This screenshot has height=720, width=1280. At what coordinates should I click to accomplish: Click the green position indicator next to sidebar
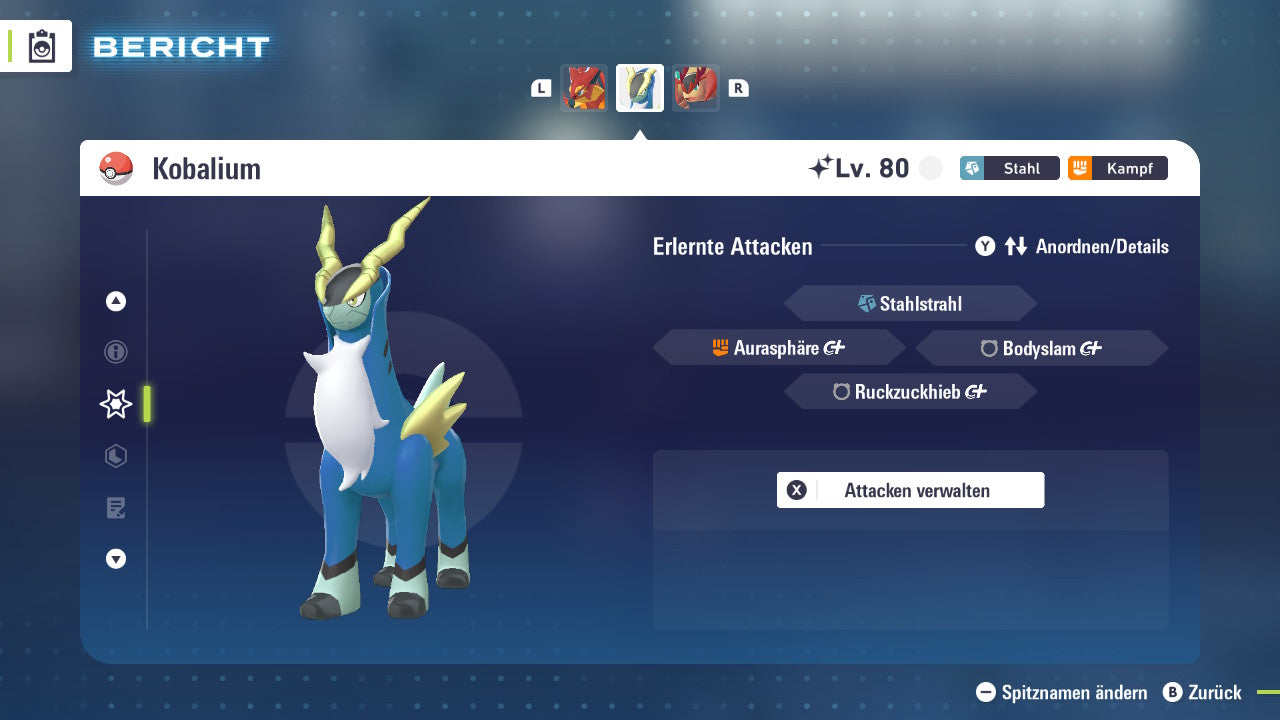point(148,404)
